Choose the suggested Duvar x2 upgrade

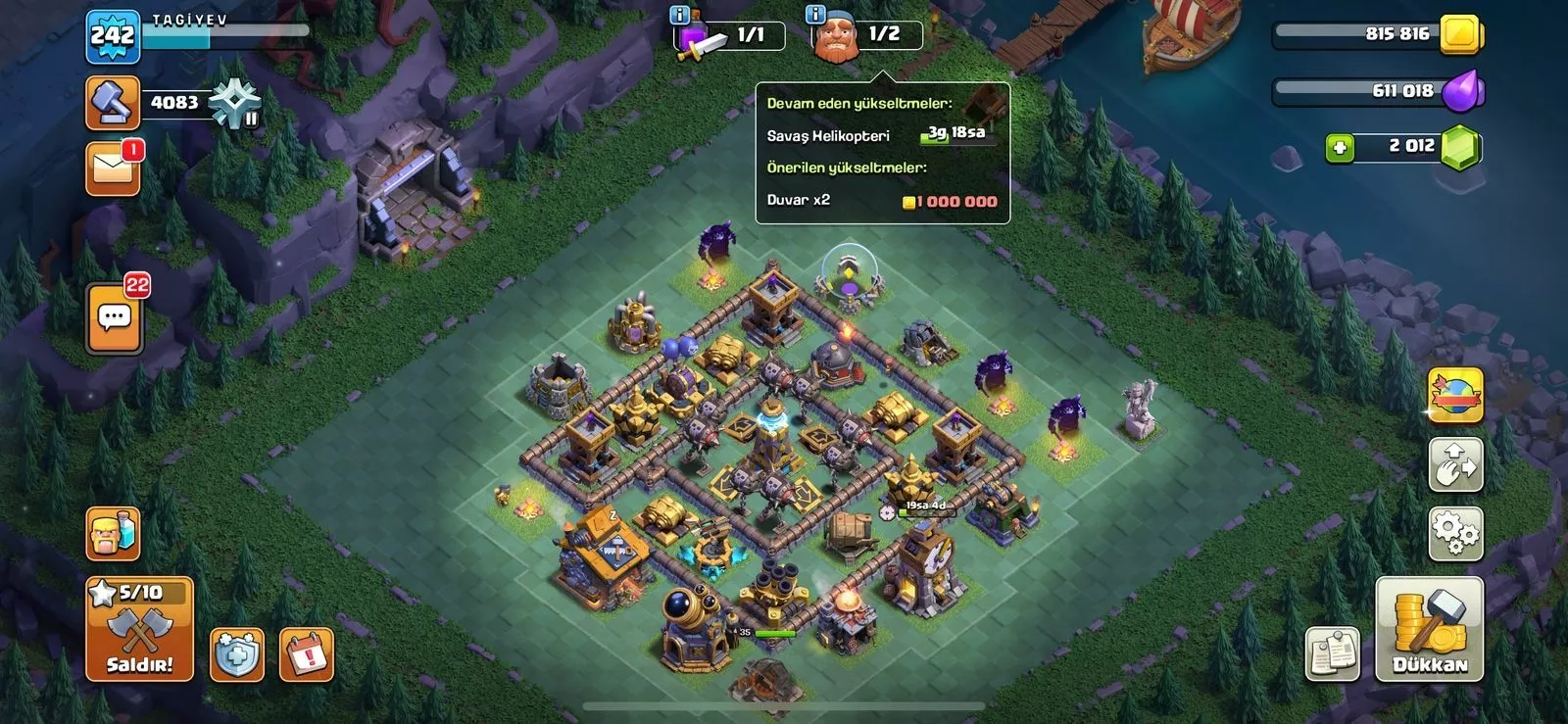(x=881, y=201)
